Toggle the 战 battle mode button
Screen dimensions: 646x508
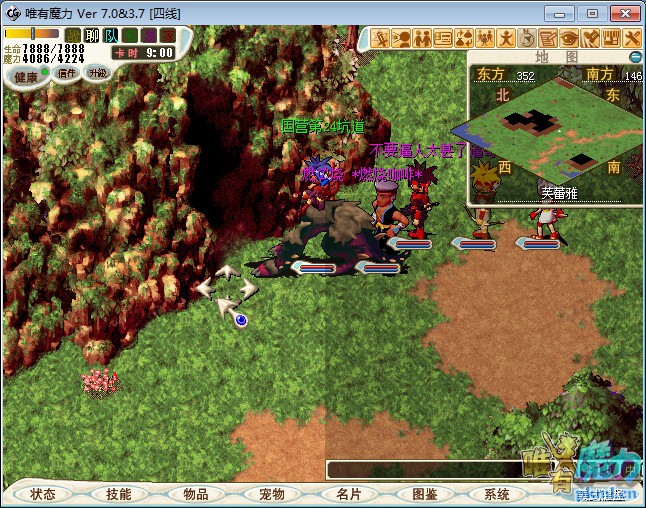(x=73, y=36)
